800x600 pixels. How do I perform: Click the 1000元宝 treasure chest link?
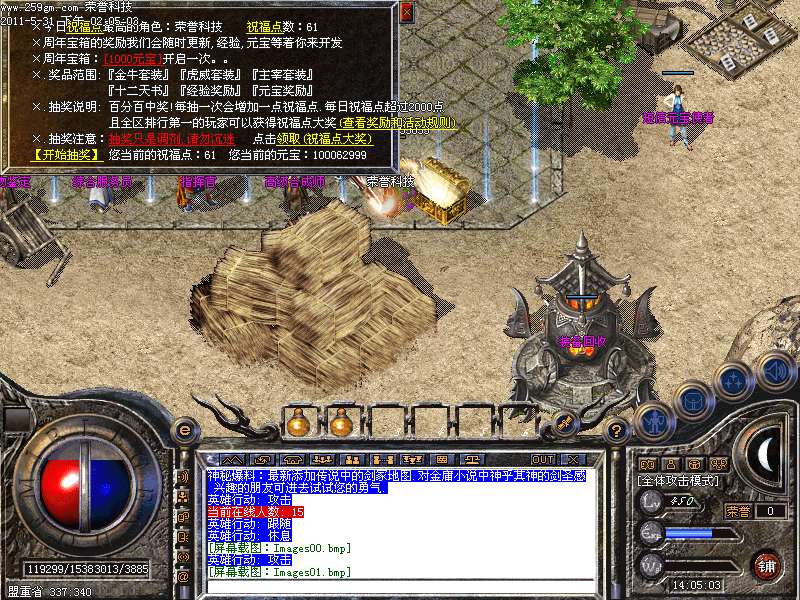132,59
